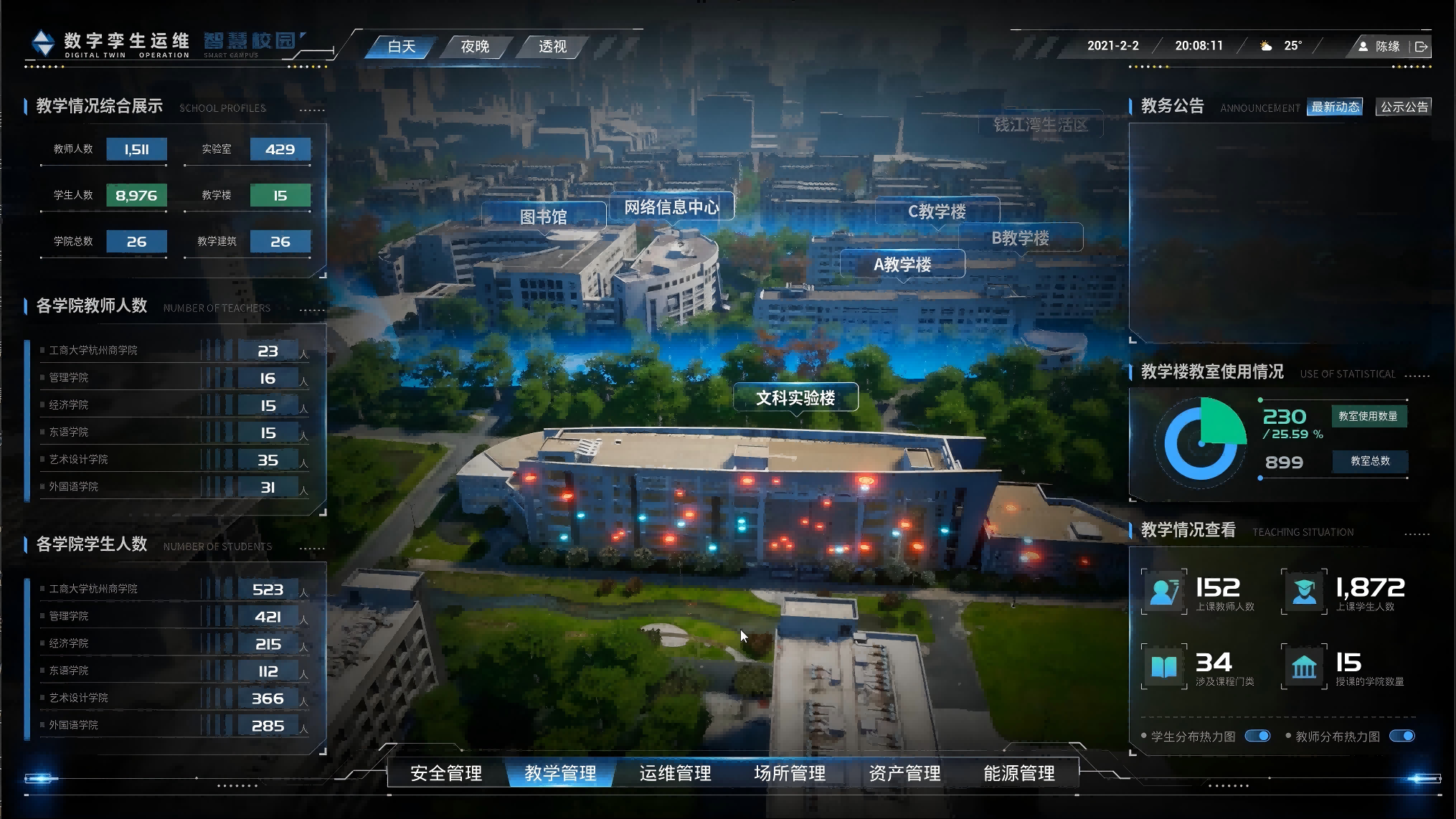Show the 最新动态 announcements tab
The image size is (1456, 819).
coord(1335,107)
